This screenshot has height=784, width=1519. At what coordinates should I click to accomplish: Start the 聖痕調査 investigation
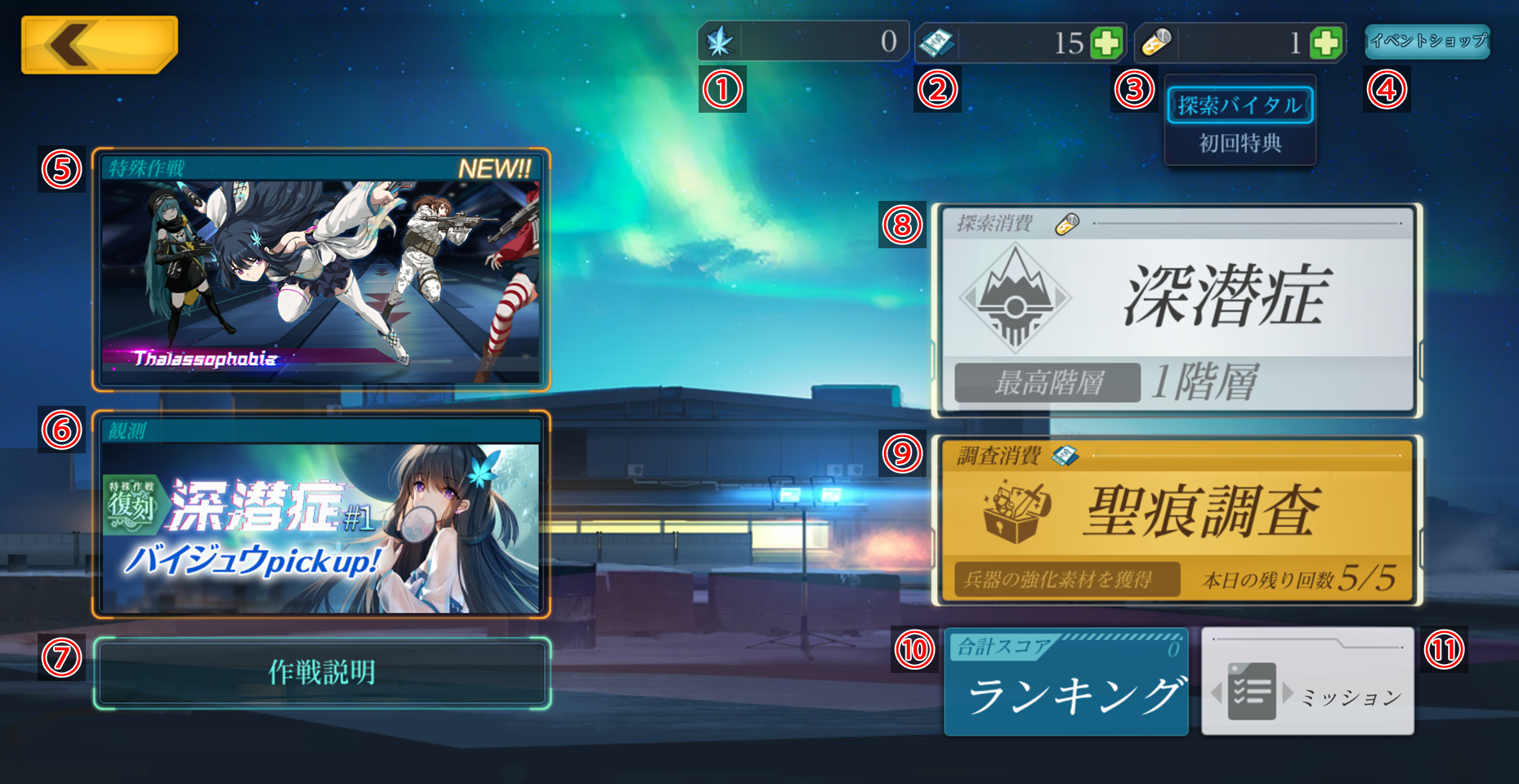(x=1177, y=520)
